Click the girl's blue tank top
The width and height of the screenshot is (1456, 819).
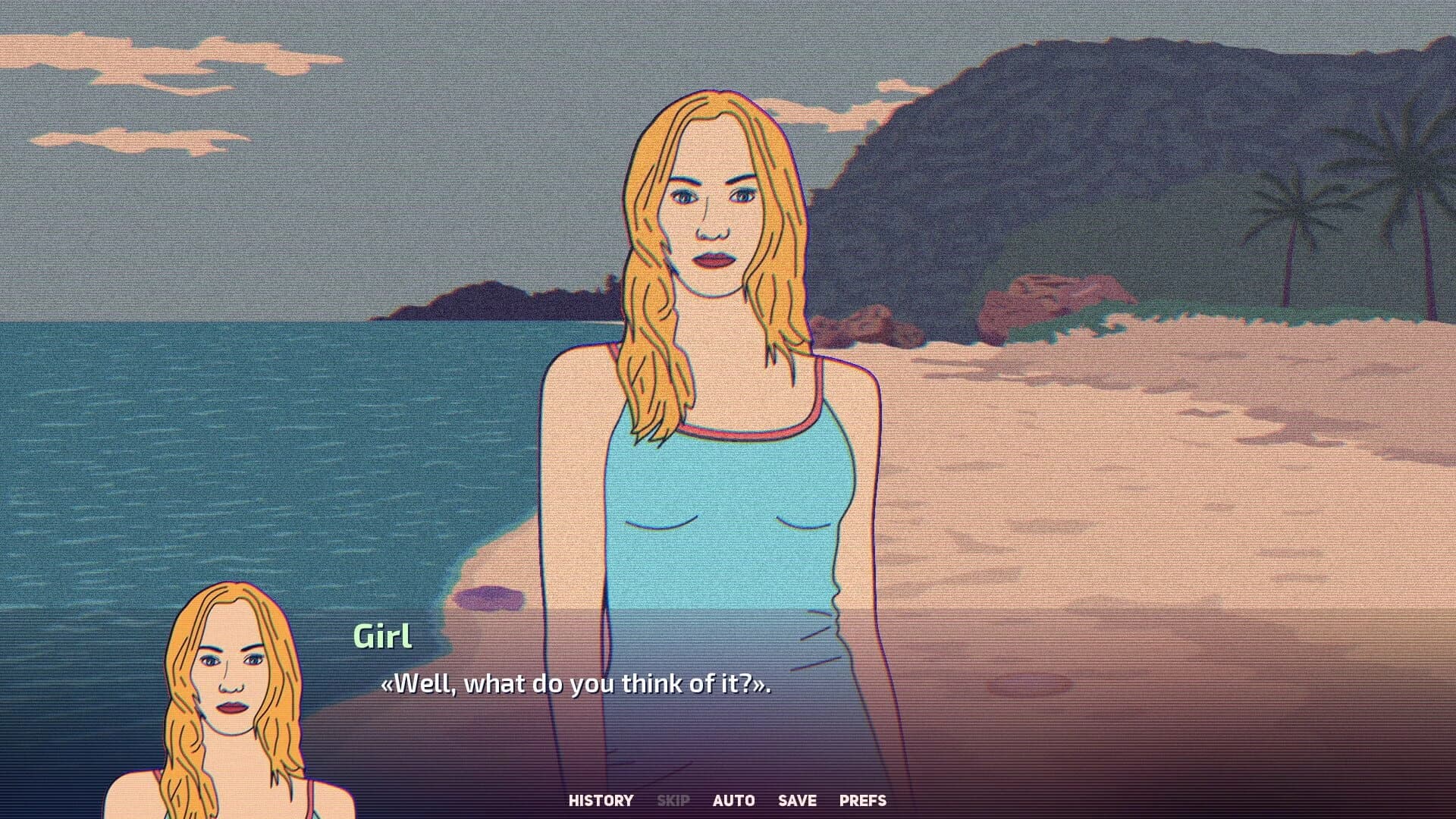pos(720,493)
